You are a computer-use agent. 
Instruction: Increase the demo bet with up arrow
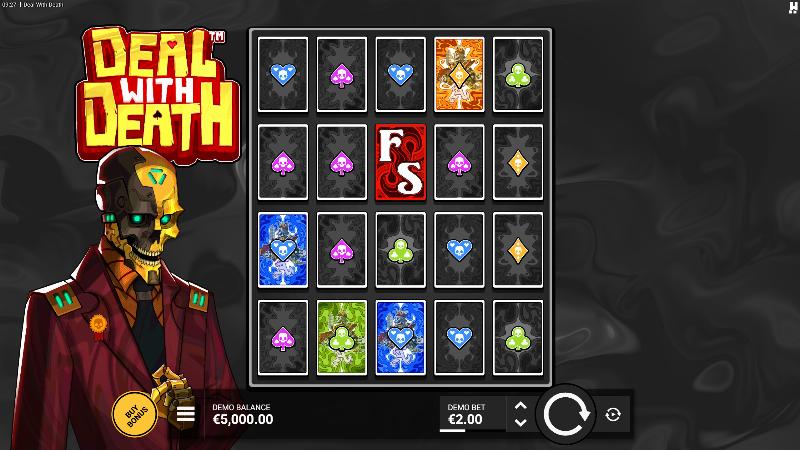pyautogui.click(x=519, y=406)
